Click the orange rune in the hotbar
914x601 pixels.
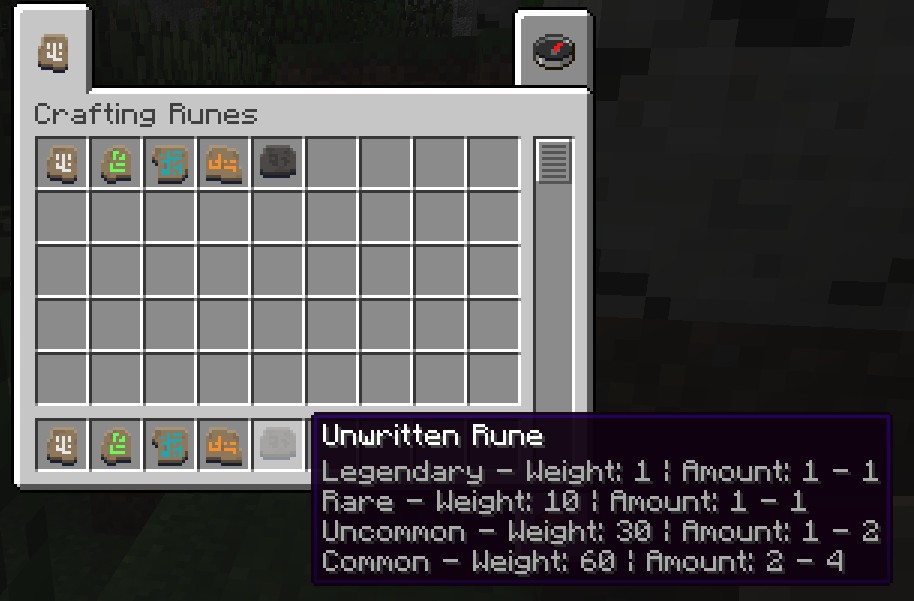pyautogui.click(x=225, y=445)
